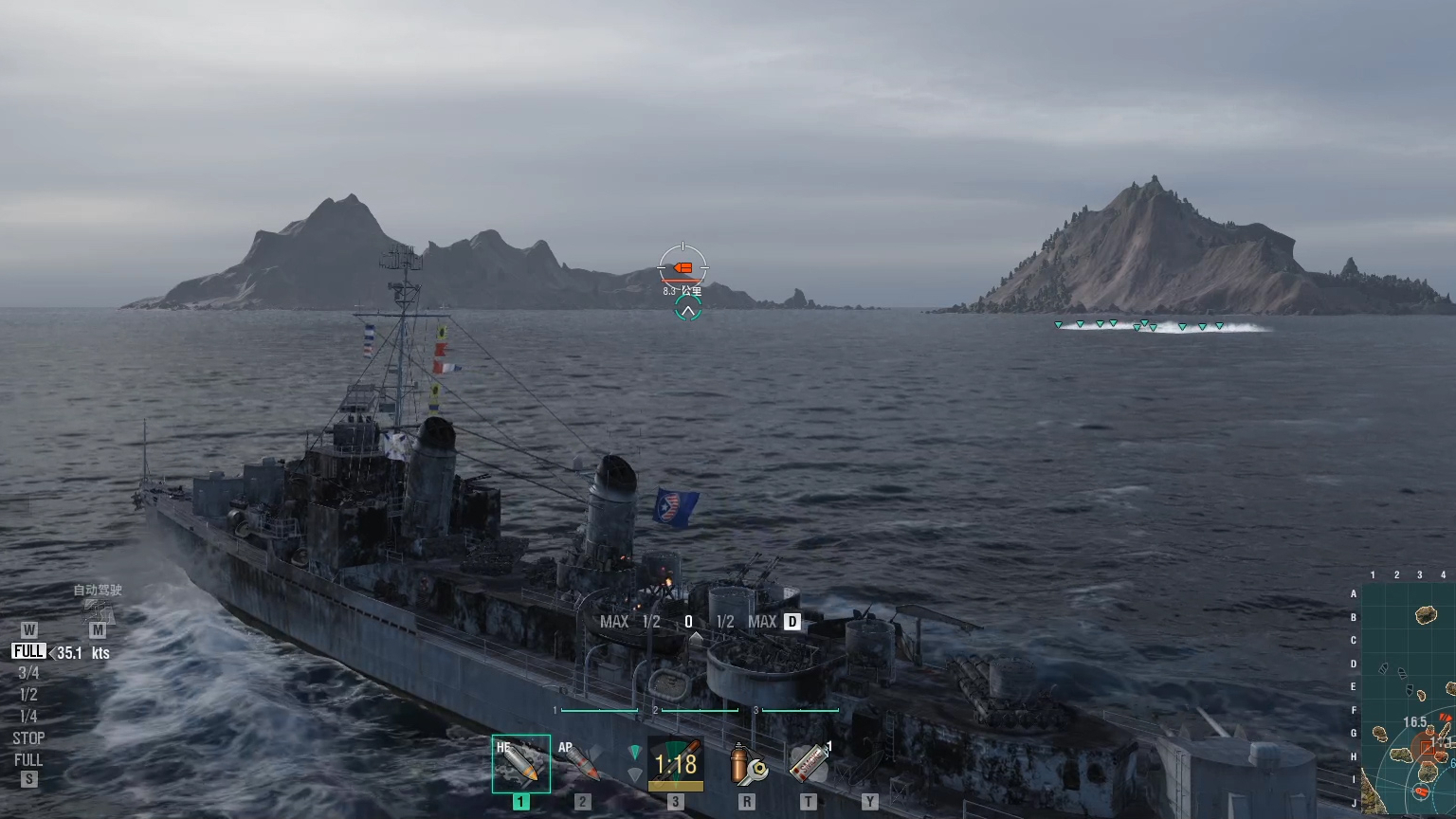1456x819 pixels.
Task: Open the autopilot tactical map icon
Action: (98, 610)
